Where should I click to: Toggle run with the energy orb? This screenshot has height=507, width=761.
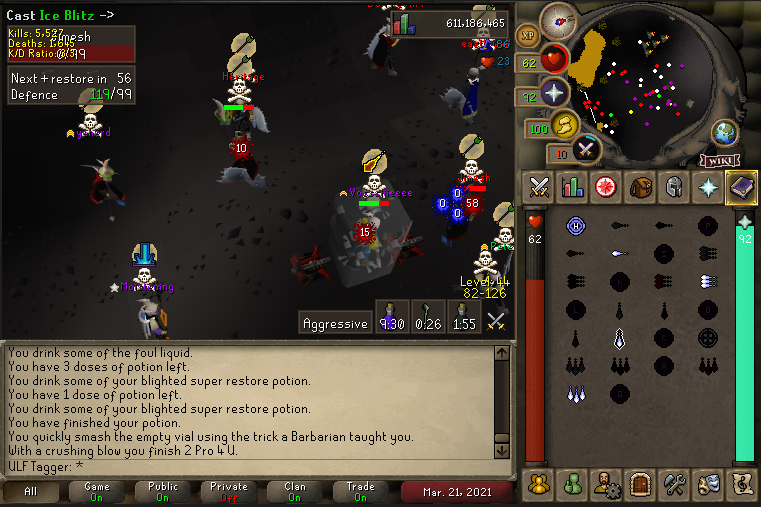(x=564, y=125)
